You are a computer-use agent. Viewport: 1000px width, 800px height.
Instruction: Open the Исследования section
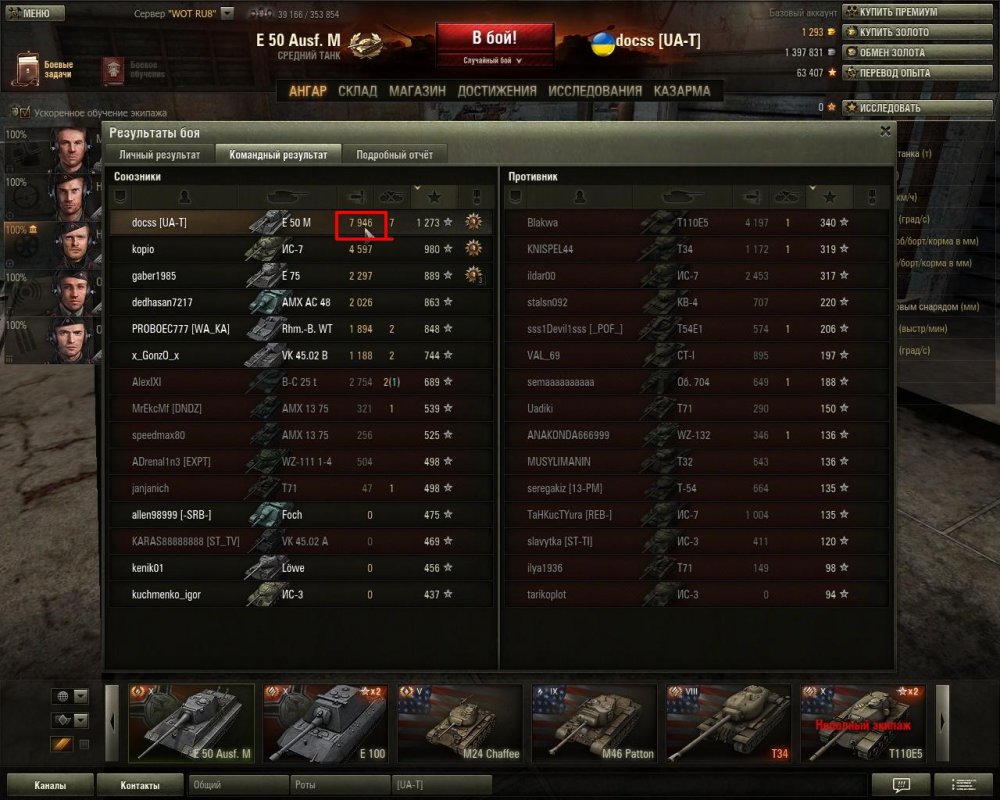(x=595, y=91)
